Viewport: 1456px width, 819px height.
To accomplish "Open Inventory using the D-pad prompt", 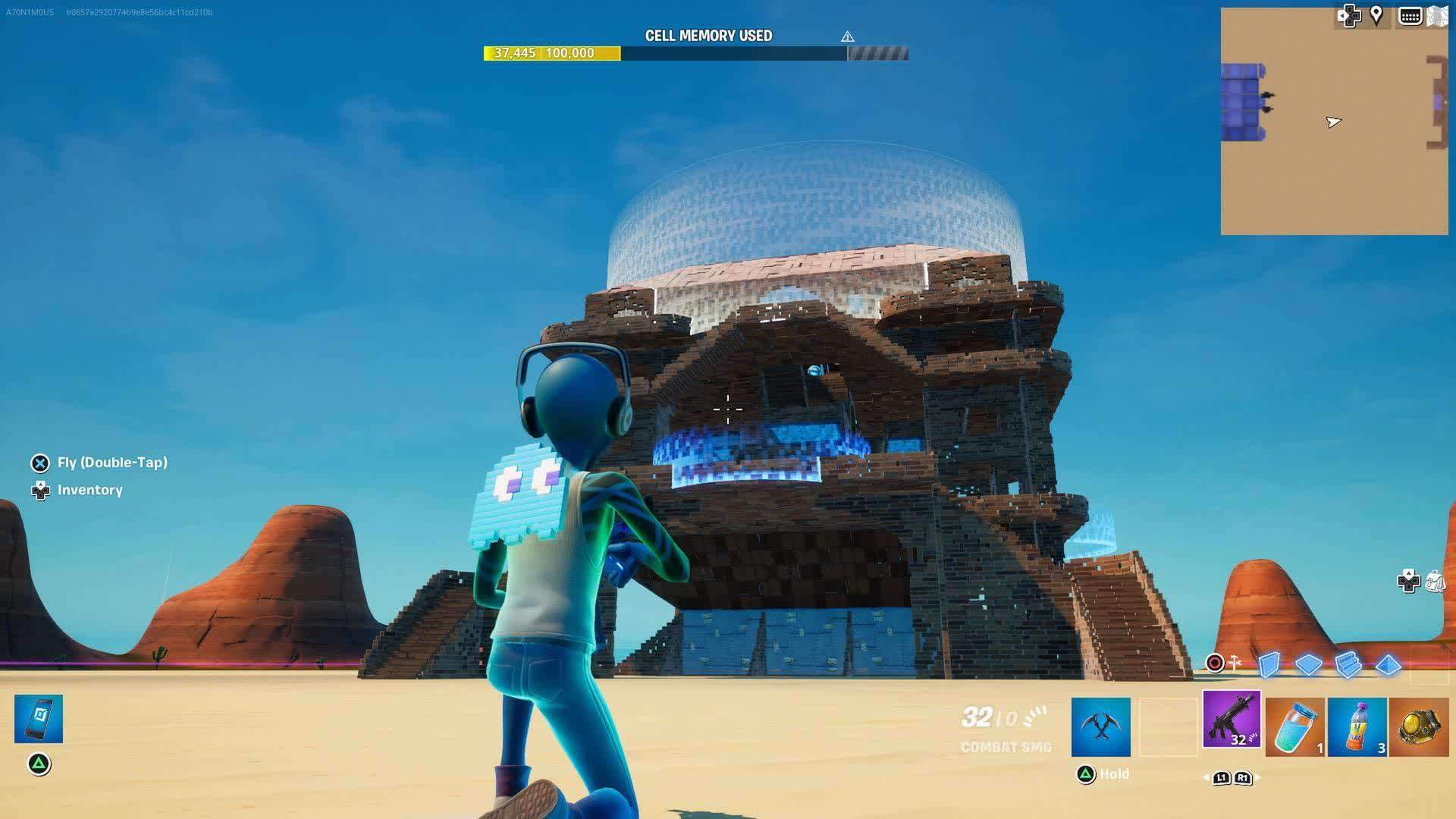I will [x=39, y=490].
